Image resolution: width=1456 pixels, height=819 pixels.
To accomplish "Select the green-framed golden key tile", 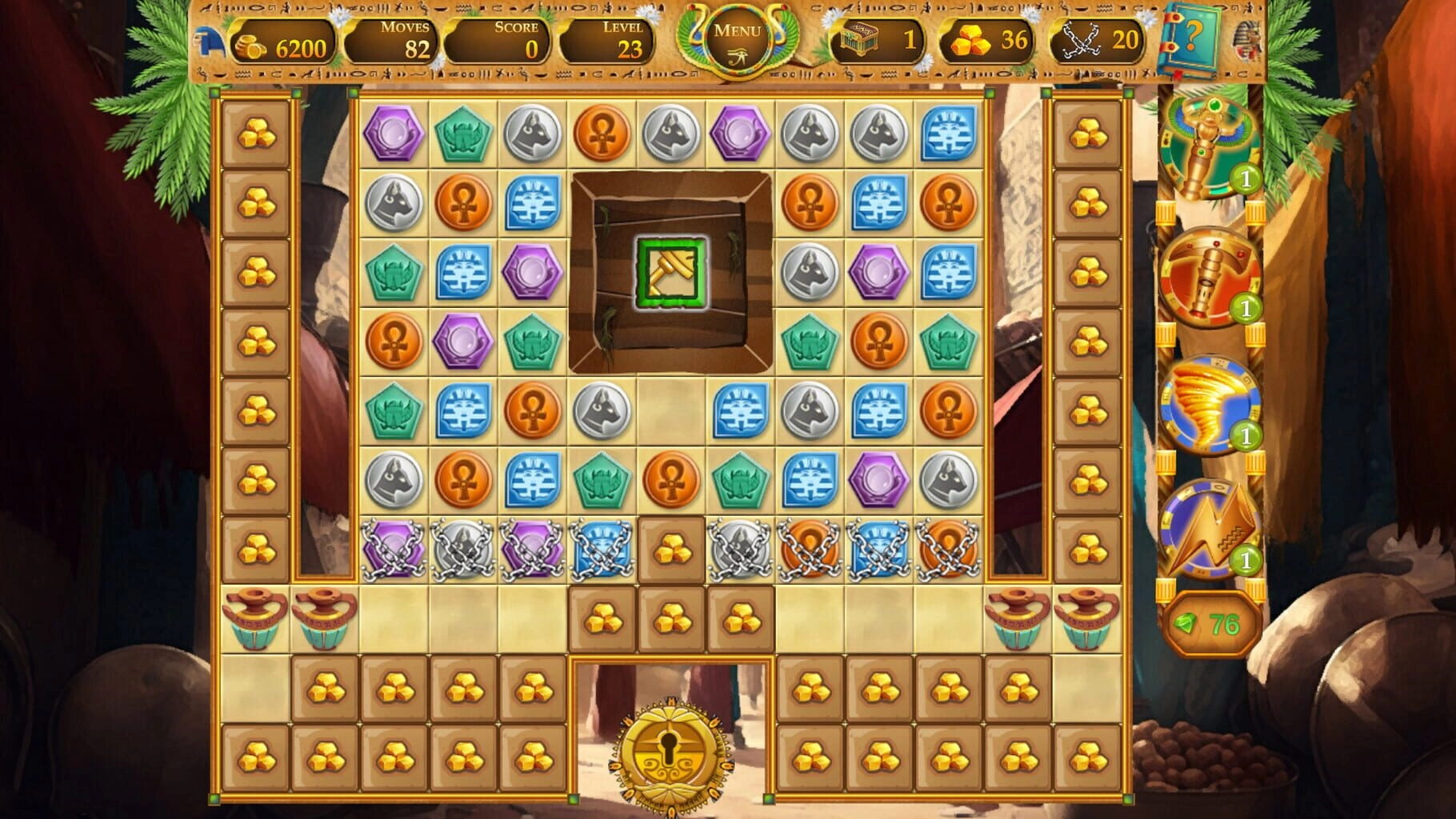I will point(671,273).
